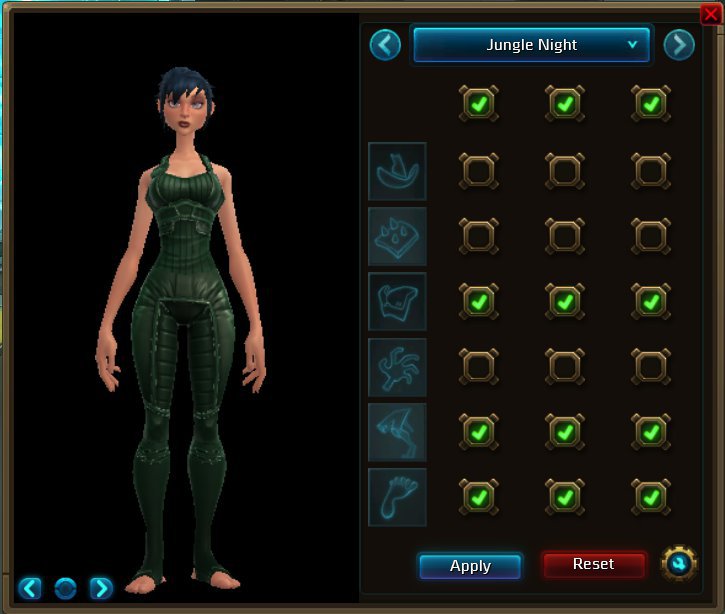Rotate character with right arrow under model
725x614 pixels.
pyautogui.click(x=101, y=587)
